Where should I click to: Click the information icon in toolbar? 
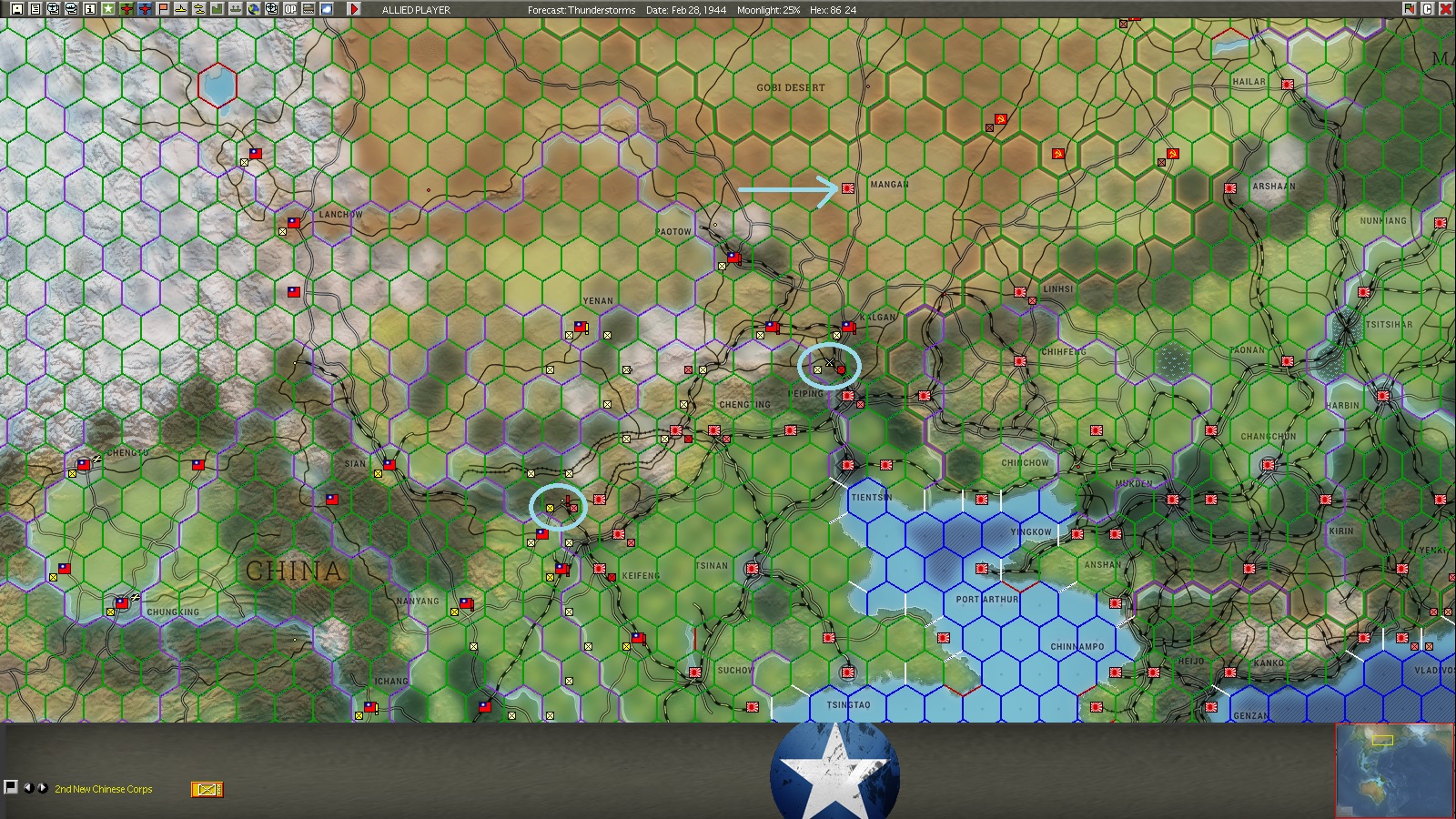coord(87,10)
